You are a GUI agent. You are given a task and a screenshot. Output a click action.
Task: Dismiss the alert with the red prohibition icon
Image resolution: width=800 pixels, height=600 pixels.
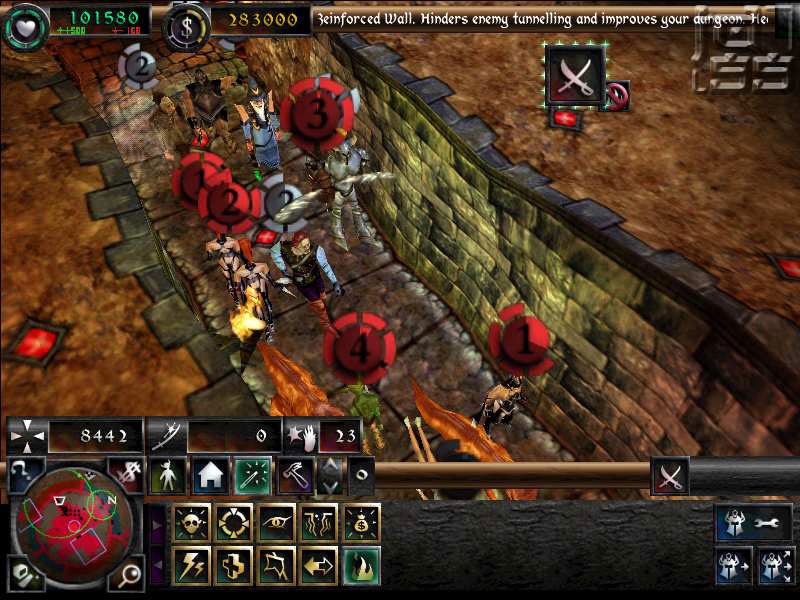pyautogui.click(x=617, y=96)
